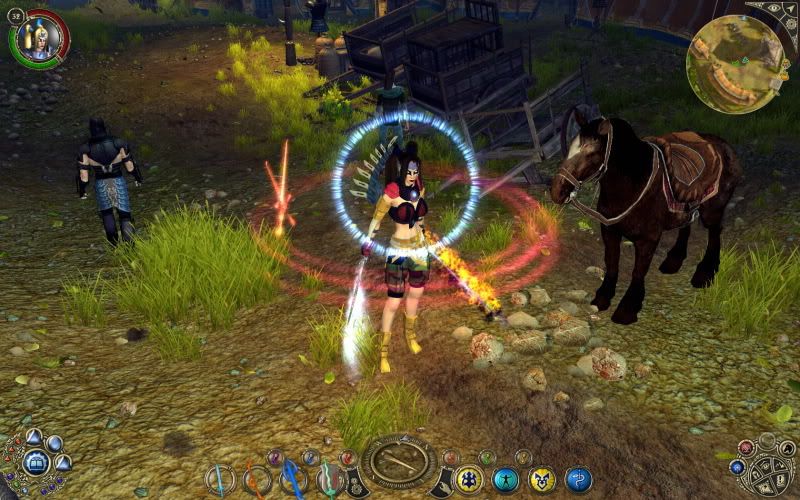Open the blue book icon
The width and height of the screenshot is (800, 500).
[36, 463]
